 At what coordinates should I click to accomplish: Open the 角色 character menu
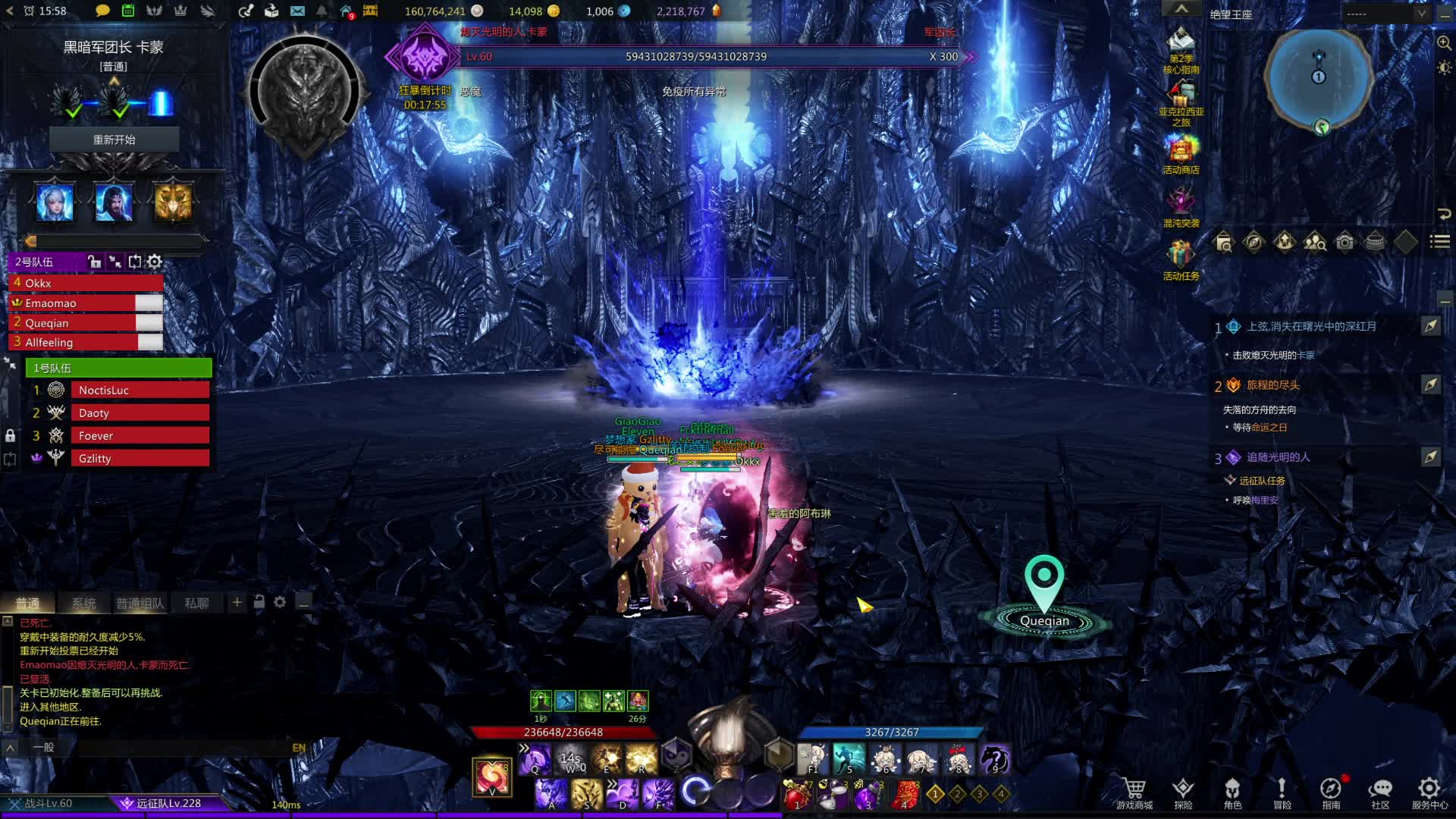(x=1232, y=793)
